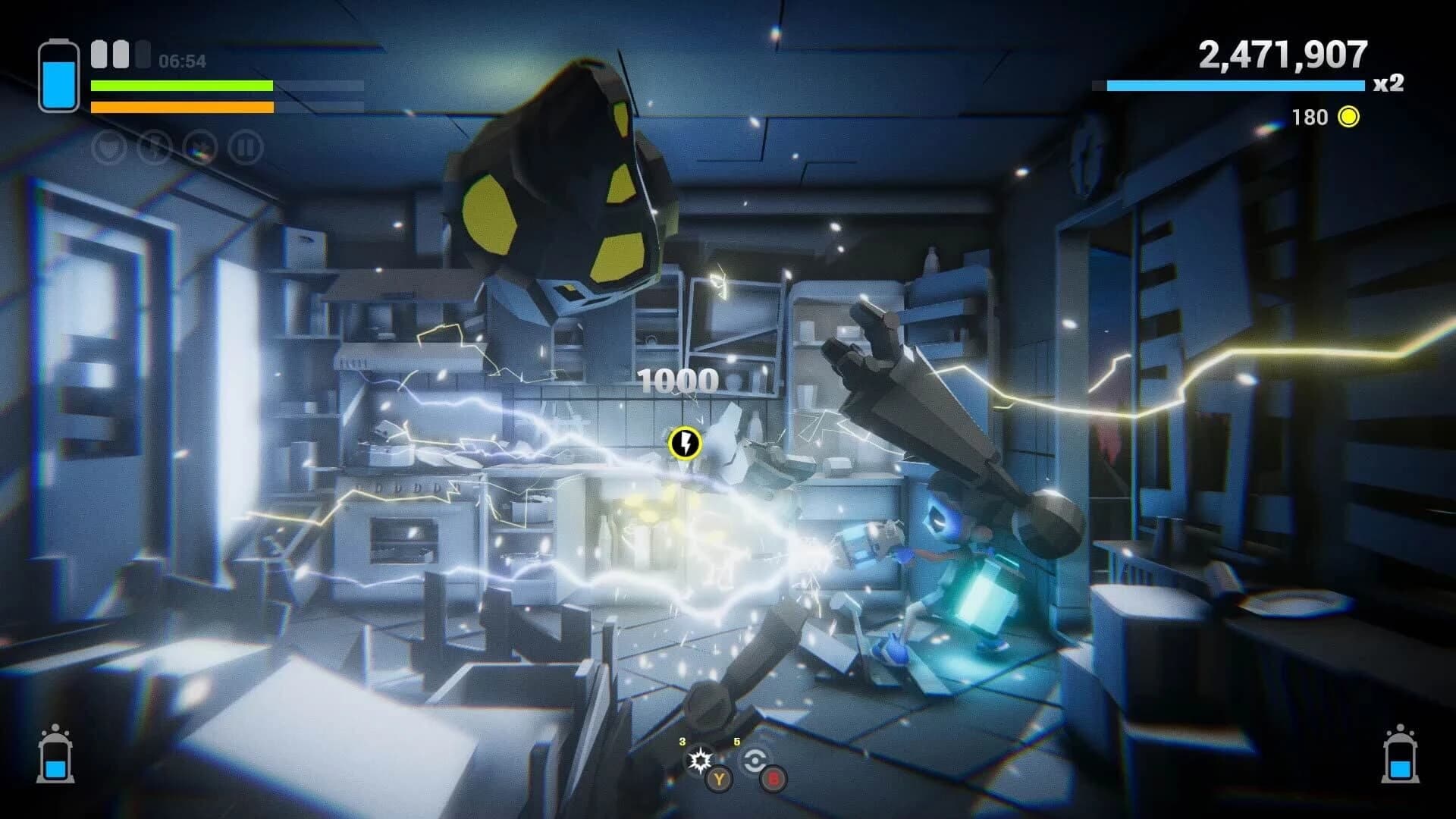Click the green health bar
The image size is (1456, 819).
(x=182, y=86)
